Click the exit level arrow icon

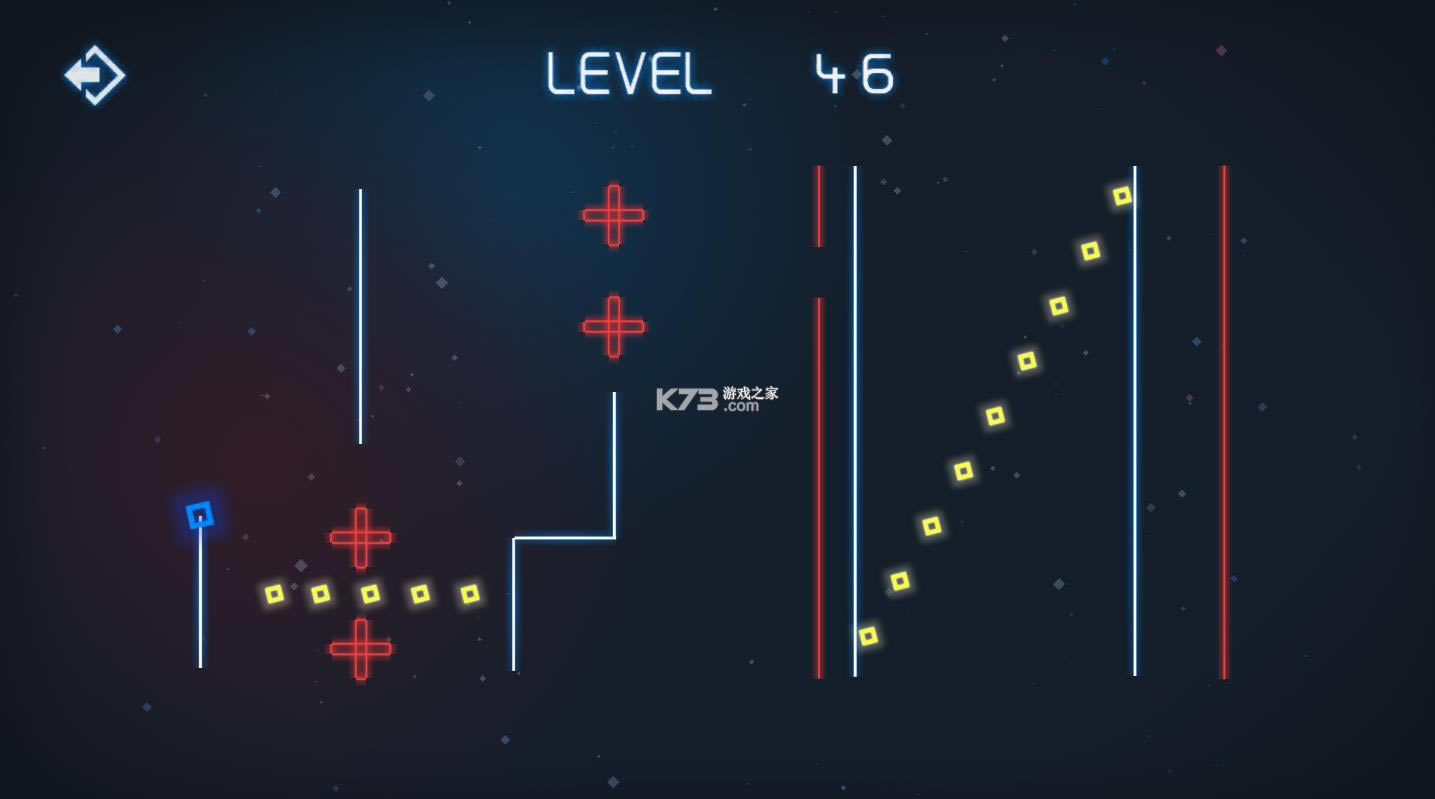(94, 75)
